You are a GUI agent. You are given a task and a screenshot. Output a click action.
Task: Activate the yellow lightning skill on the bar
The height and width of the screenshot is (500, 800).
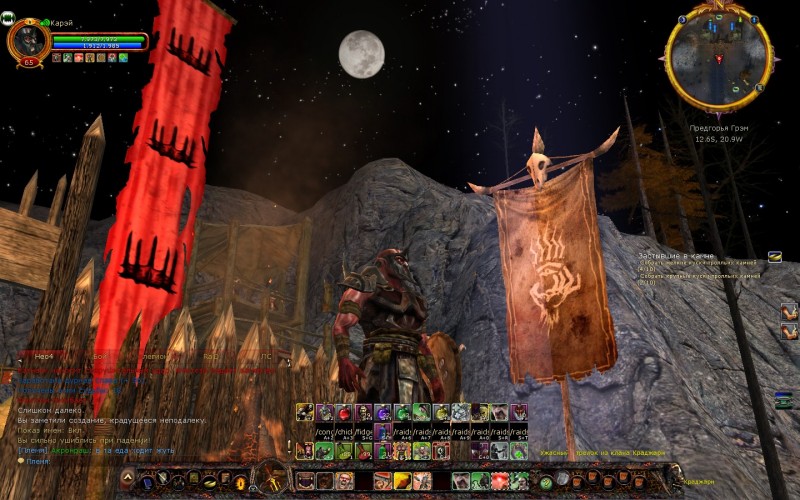(402, 481)
